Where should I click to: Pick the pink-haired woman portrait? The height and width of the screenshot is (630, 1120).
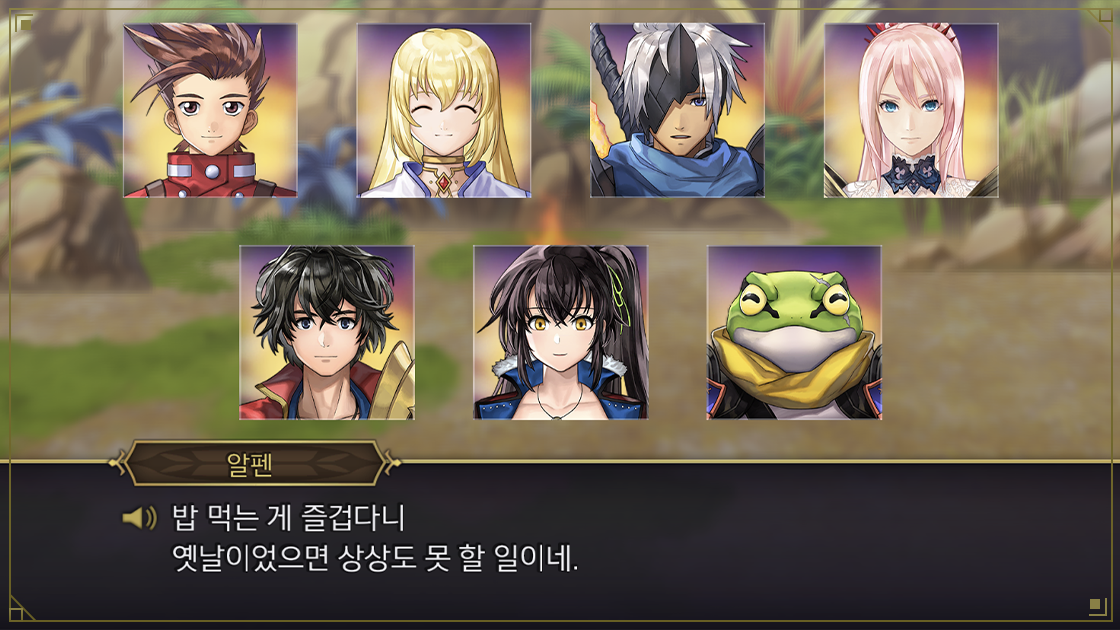pos(911,111)
